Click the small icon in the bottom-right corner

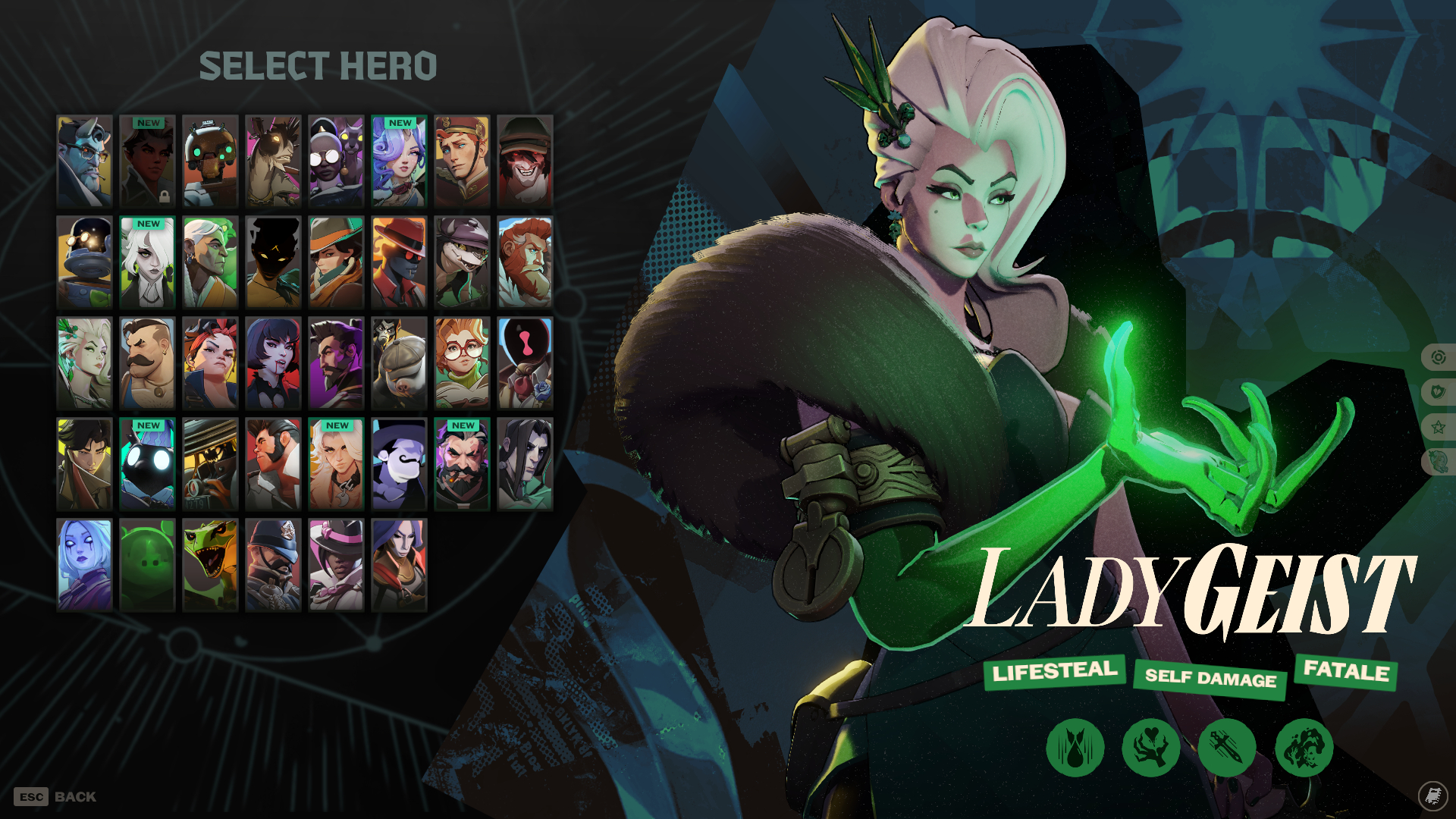pyautogui.click(x=1432, y=796)
